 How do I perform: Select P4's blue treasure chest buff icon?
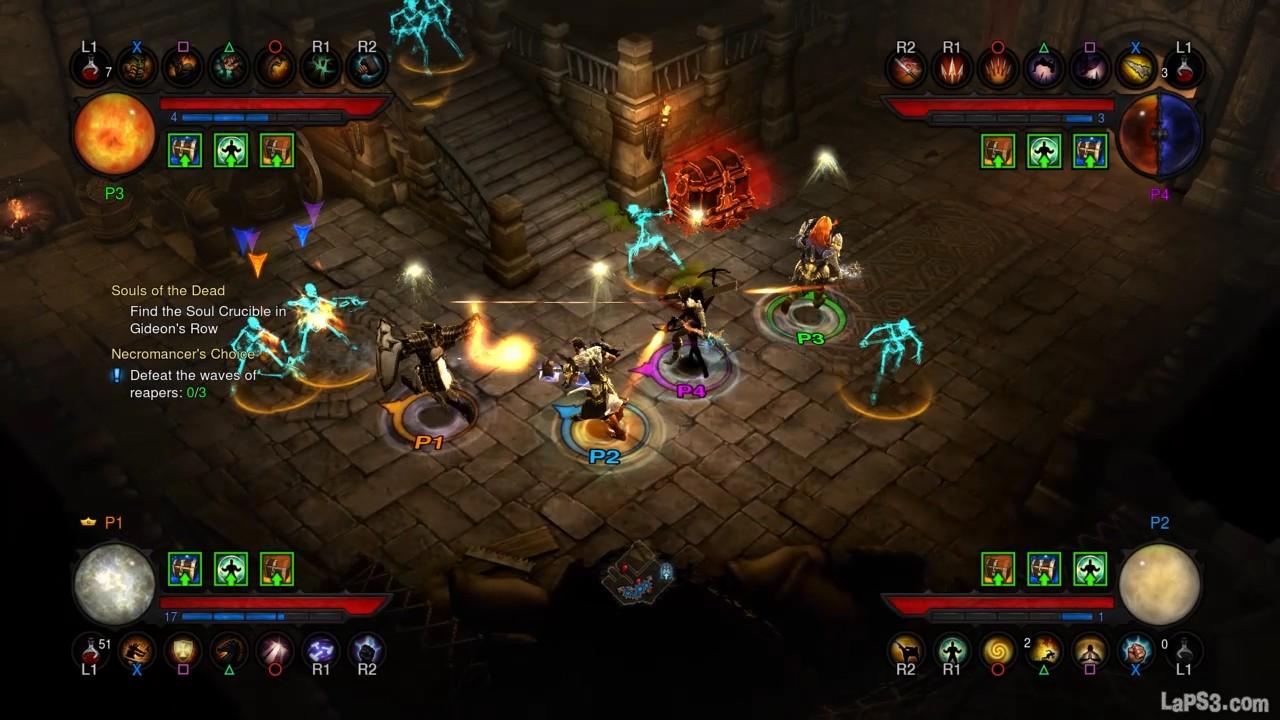click(x=1089, y=150)
